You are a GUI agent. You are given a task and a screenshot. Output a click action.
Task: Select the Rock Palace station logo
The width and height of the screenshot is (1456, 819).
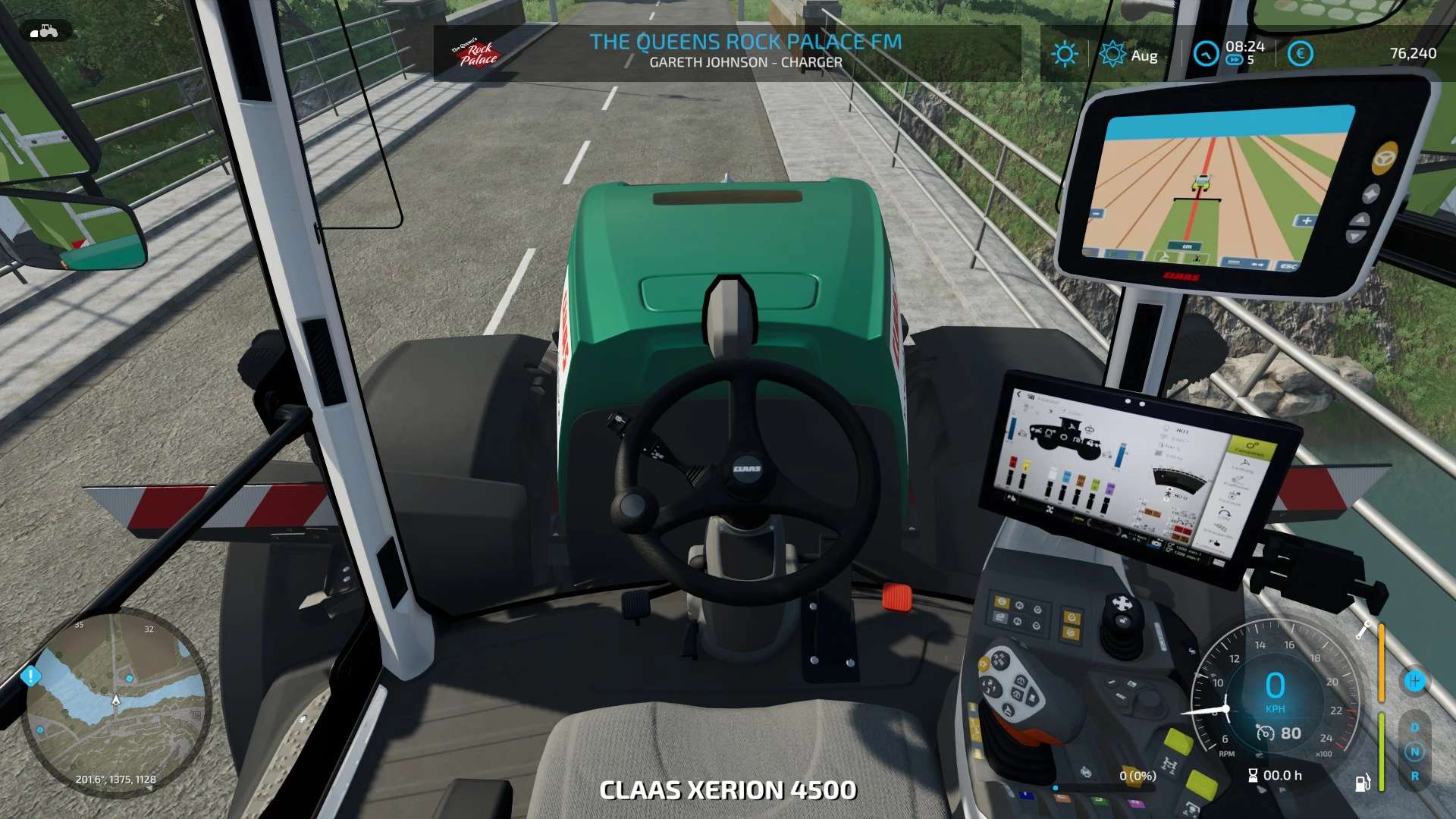click(x=476, y=53)
